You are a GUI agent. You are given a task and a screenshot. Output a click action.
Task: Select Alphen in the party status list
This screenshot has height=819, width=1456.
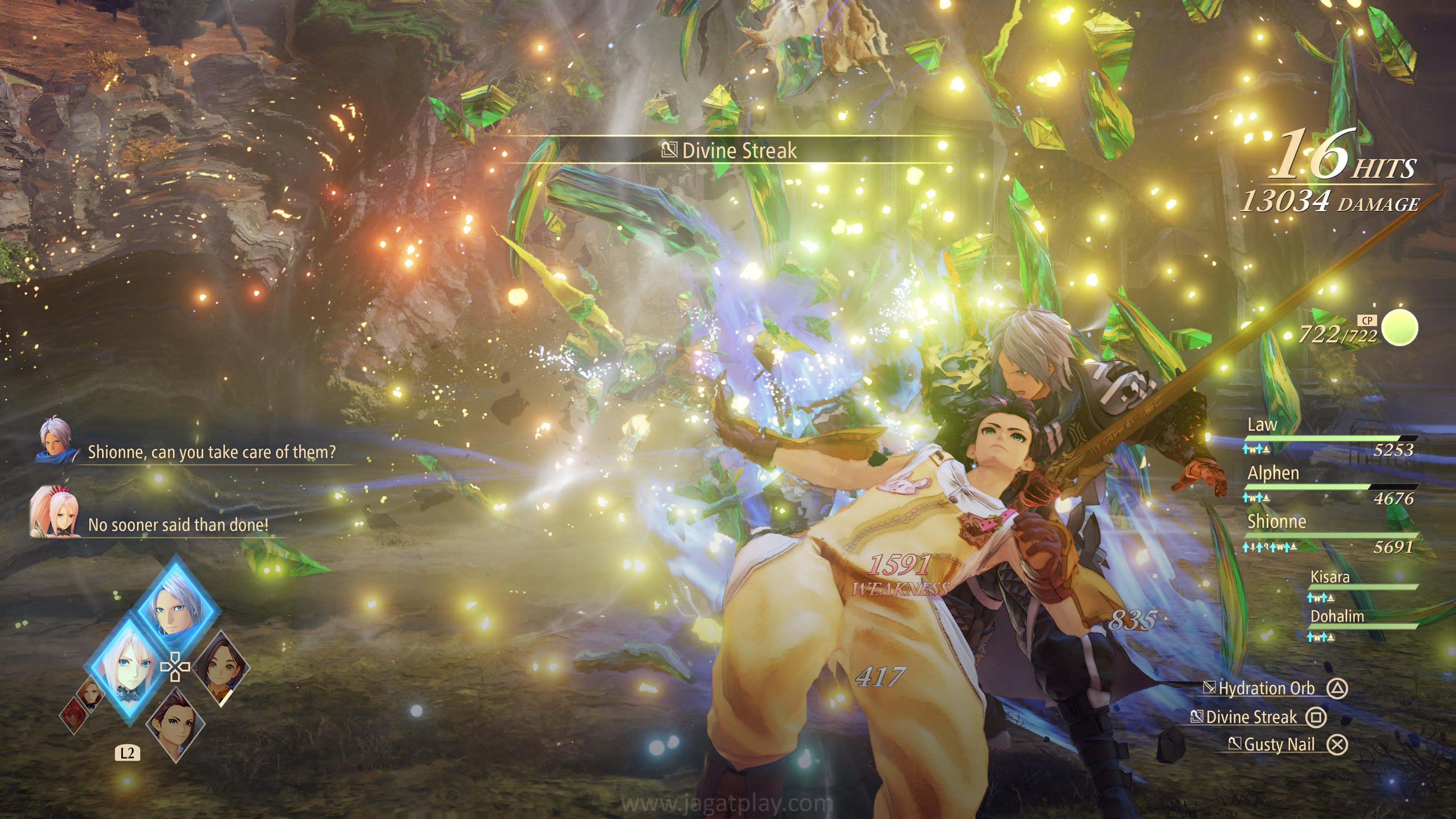pyautogui.click(x=1274, y=473)
